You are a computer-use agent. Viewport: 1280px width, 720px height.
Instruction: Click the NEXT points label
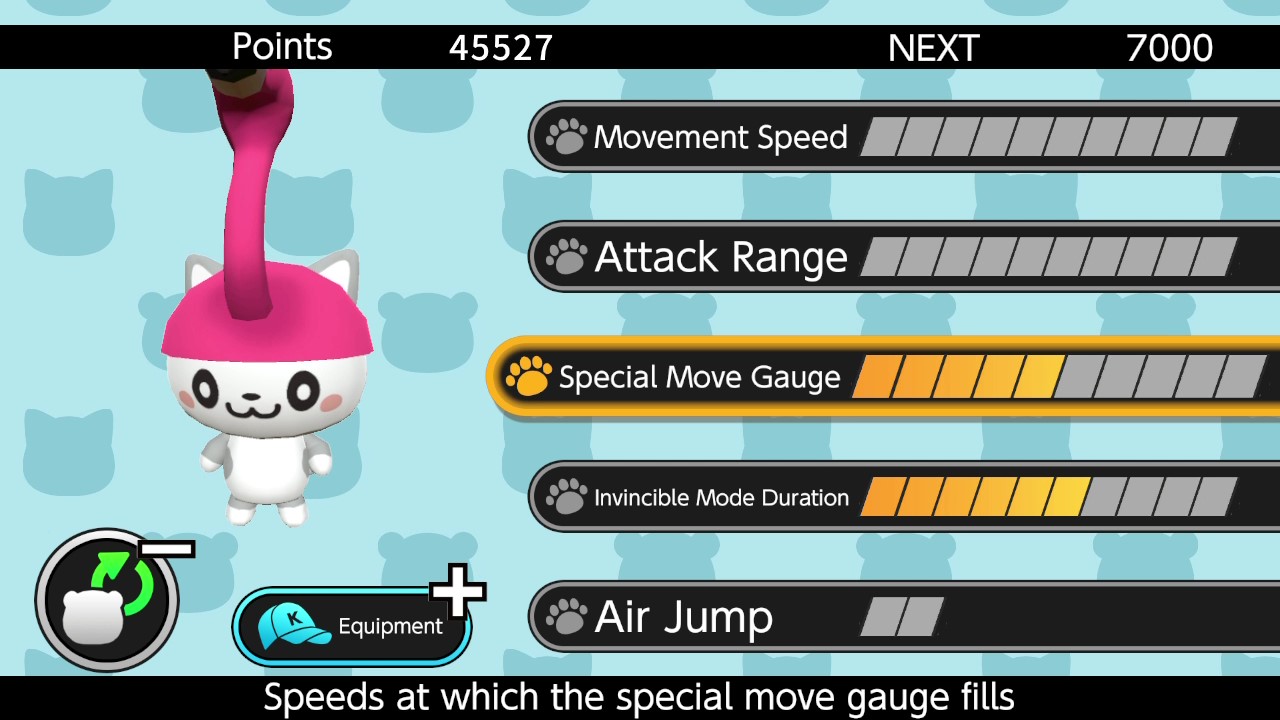tap(933, 46)
